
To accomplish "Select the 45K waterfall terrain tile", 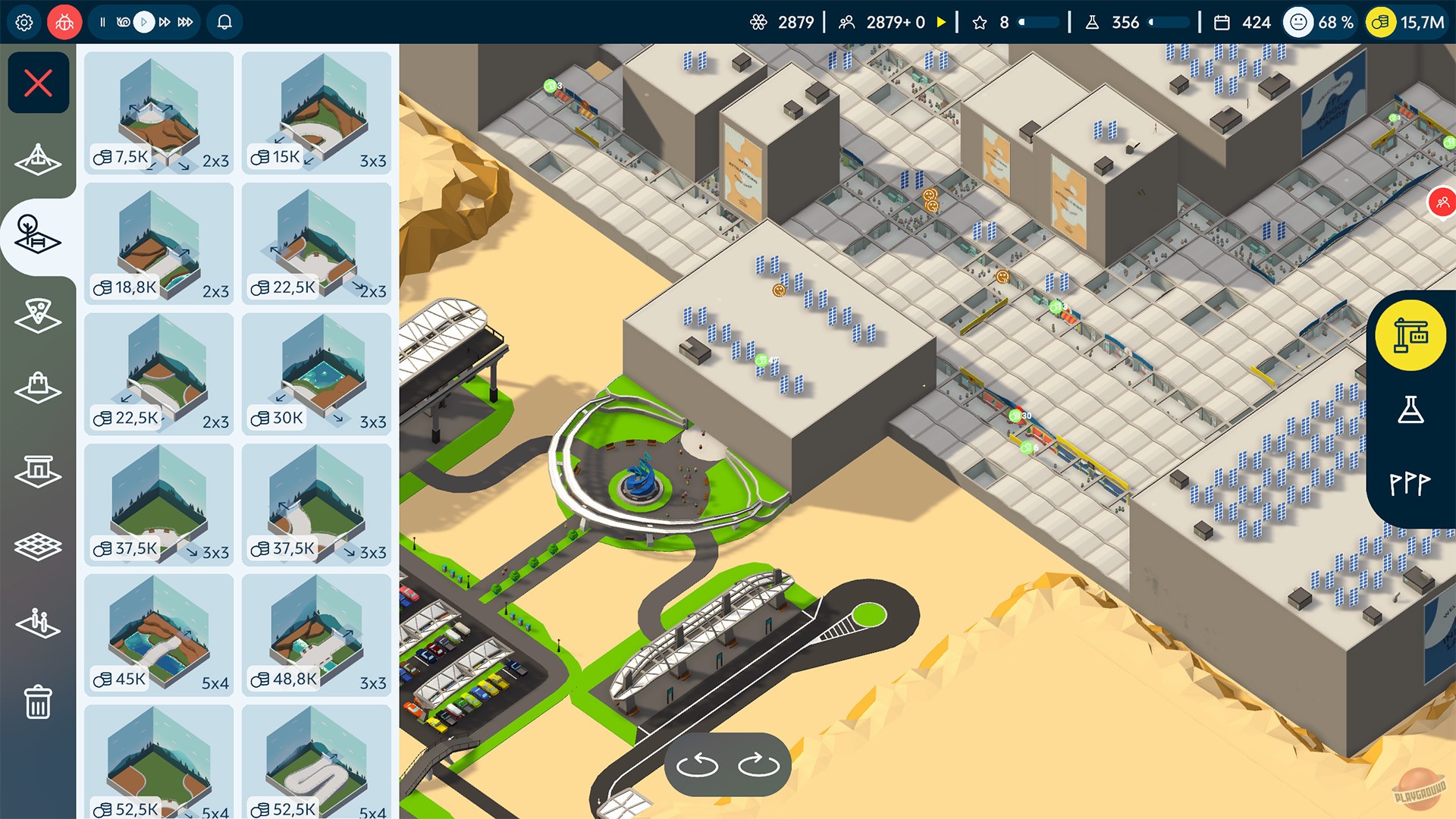I will pos(158,635).
